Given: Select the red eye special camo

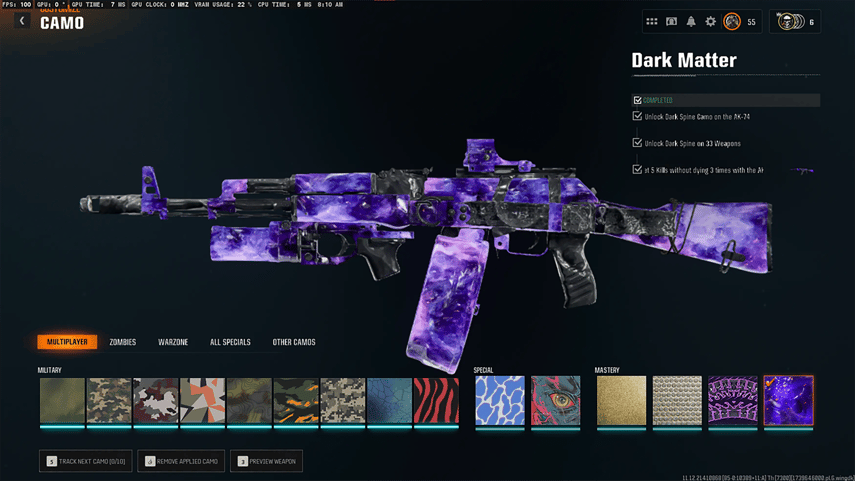Looking at the screenshot, I should (555, 400).
